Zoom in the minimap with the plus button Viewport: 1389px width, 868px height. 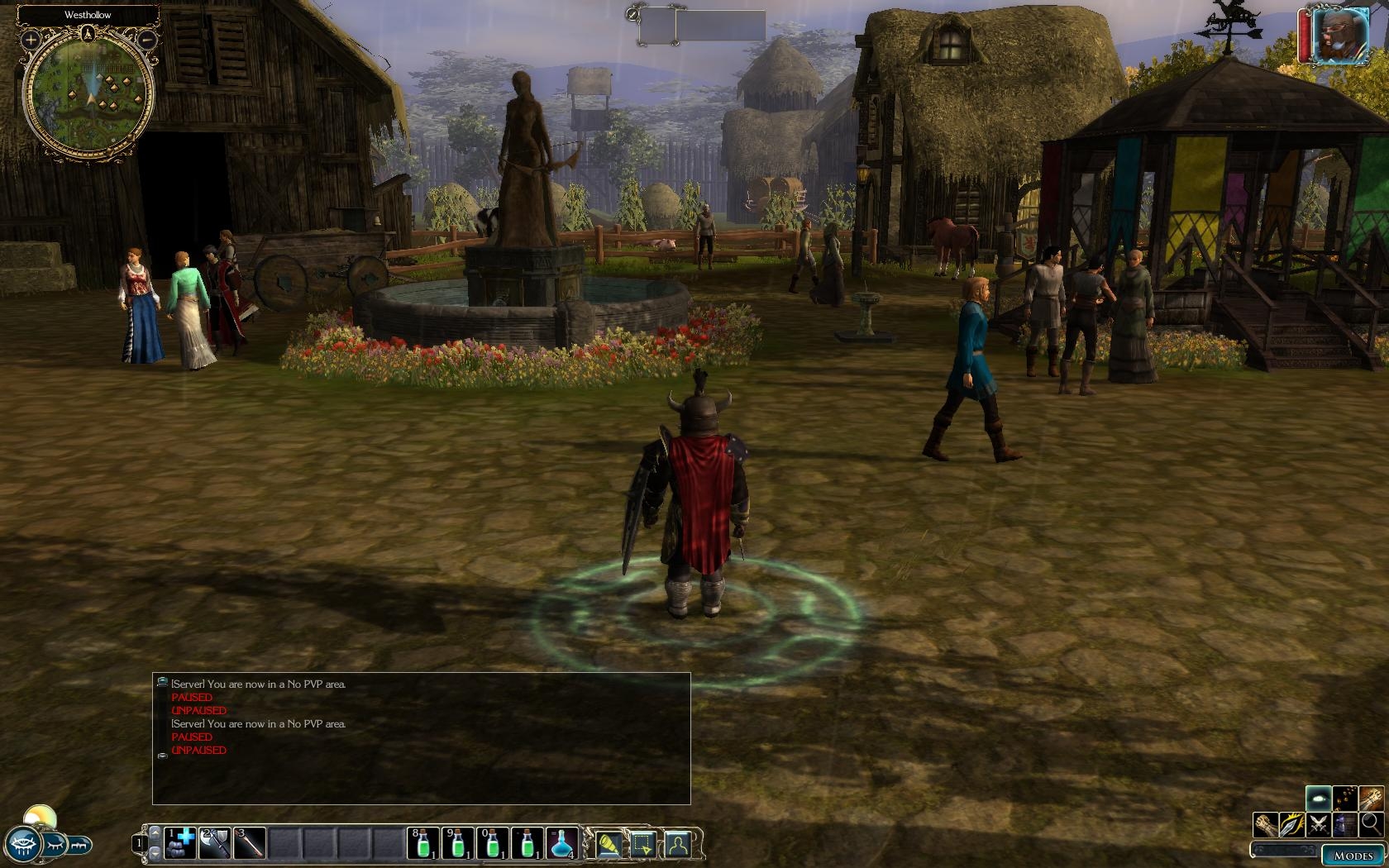tap(31, 39)
